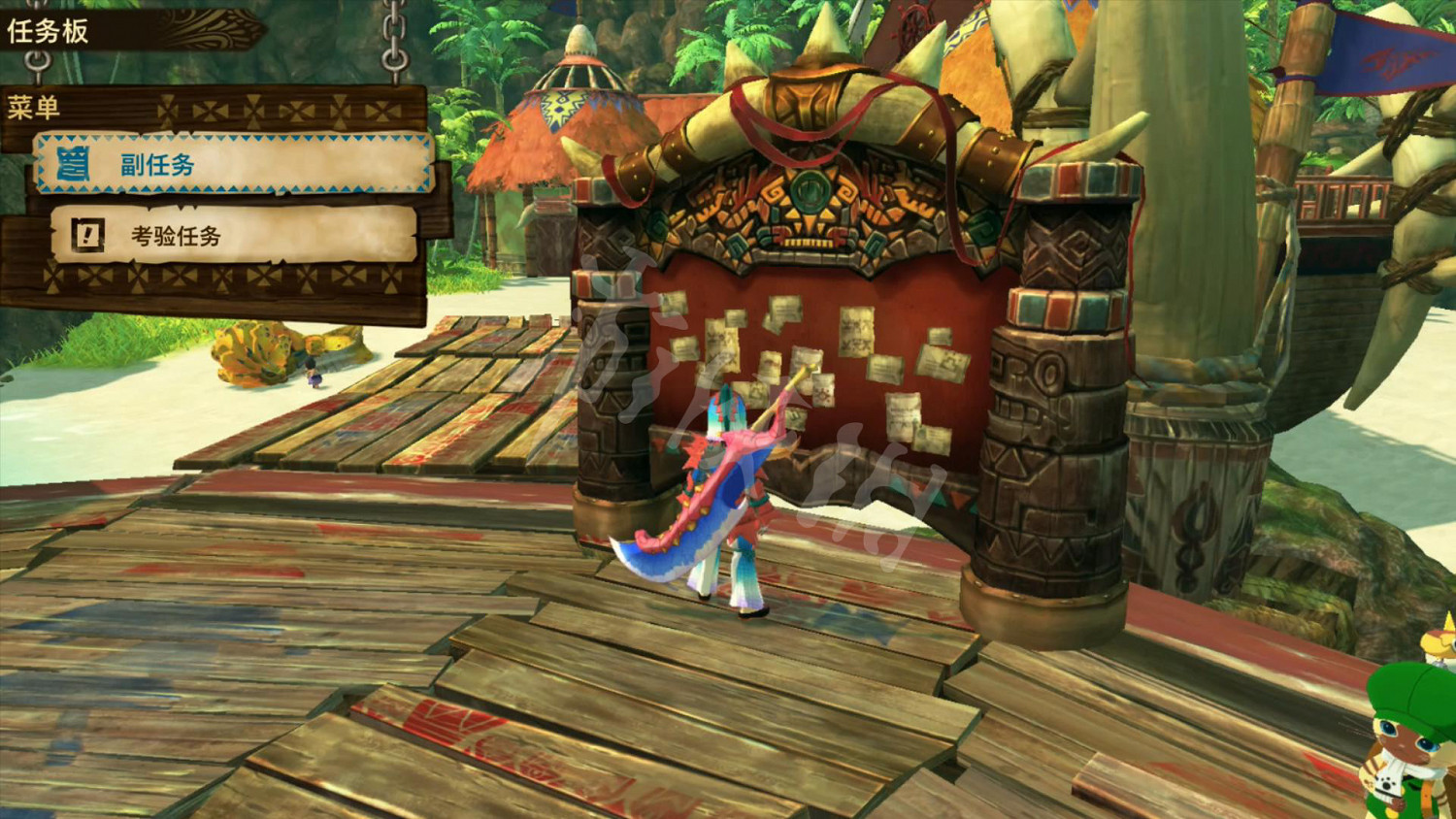Open the sub-quest list via 副任务 text
The height and width of the screenshot is (819, 1456).
click(157, 165)
